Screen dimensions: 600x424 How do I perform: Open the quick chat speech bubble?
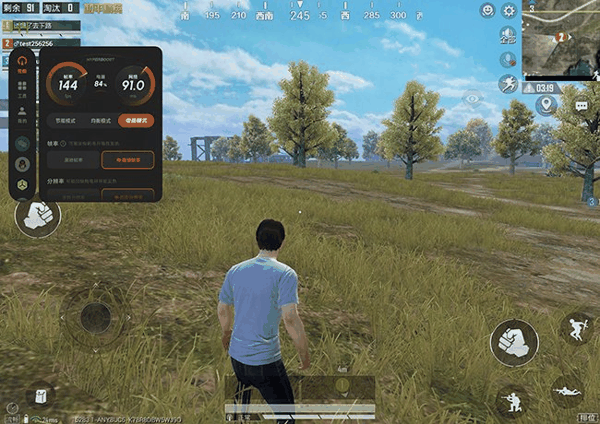pos(581,105)
